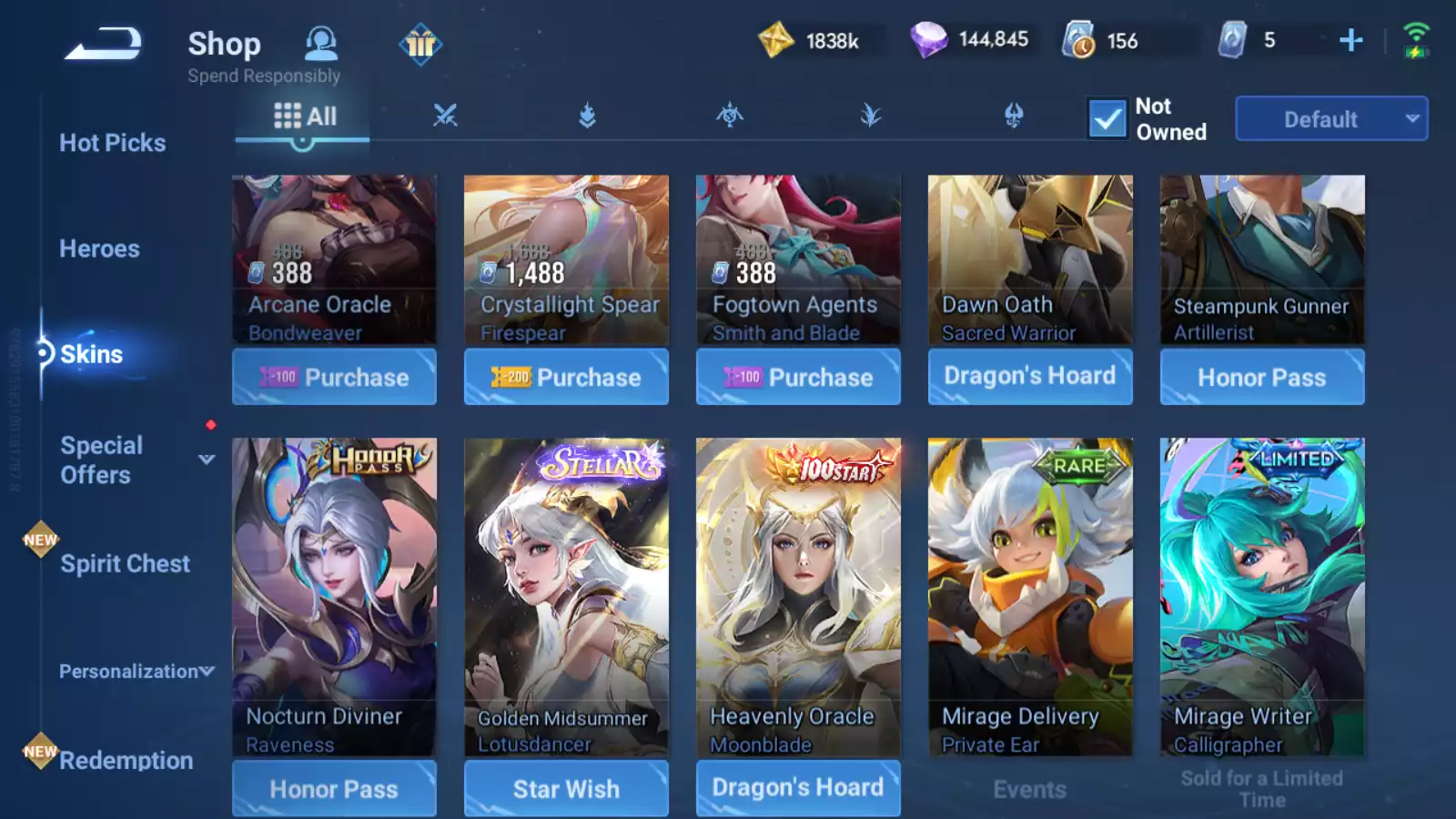Open the Redemption section
Image resolution: width=1456 pixels, height=819 pixels.
click(x=126, y=760)
